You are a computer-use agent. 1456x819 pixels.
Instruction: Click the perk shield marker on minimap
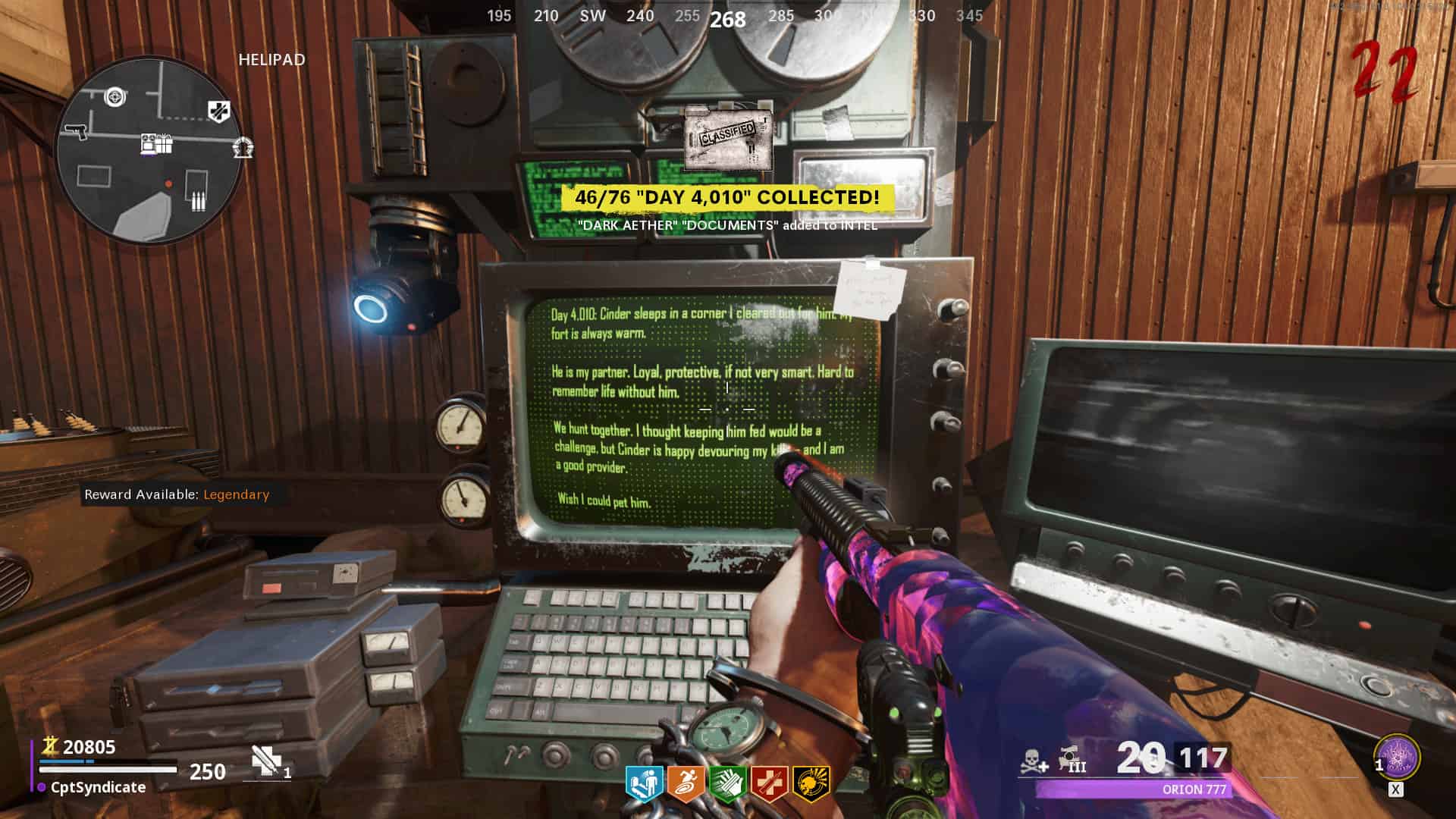click(219, 111)
